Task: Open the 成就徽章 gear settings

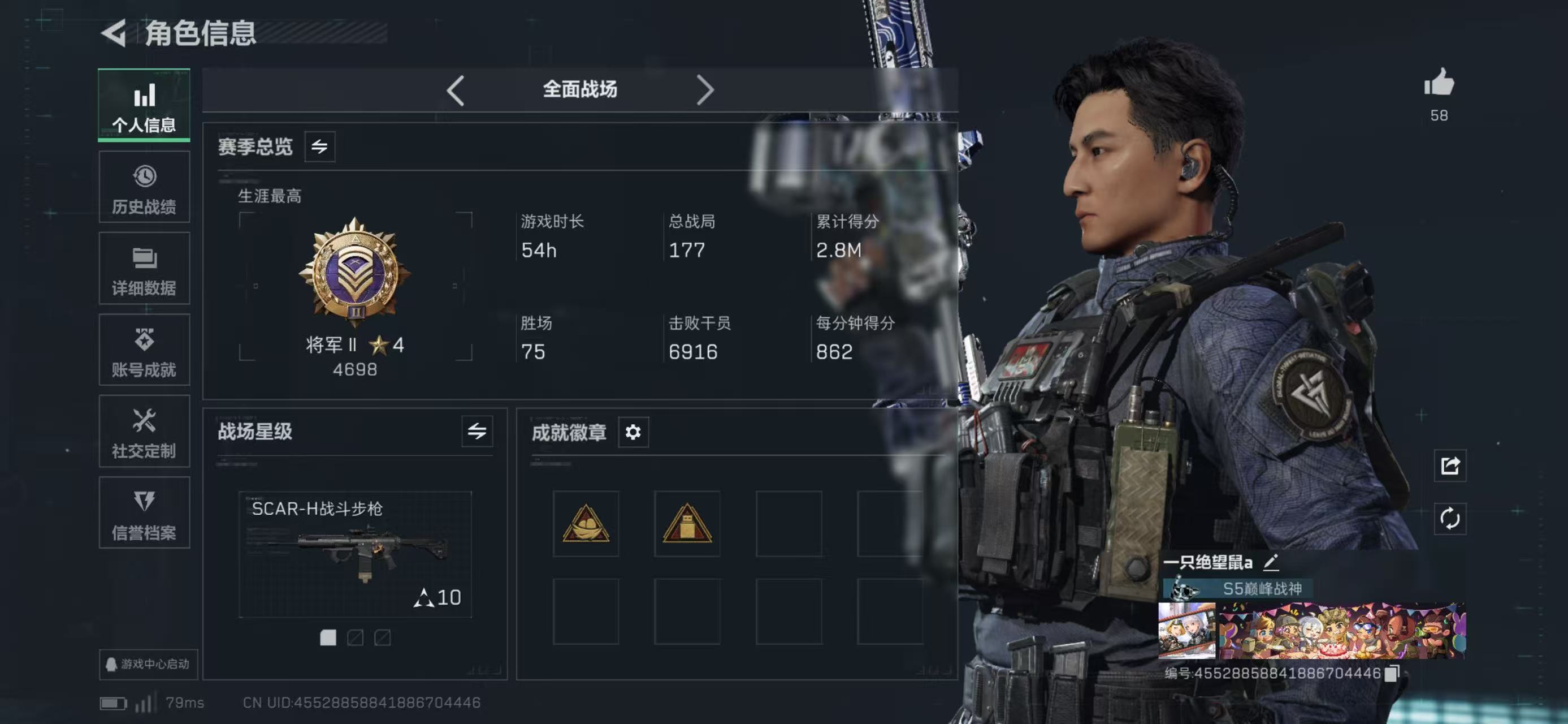Action: pos(633,432)
